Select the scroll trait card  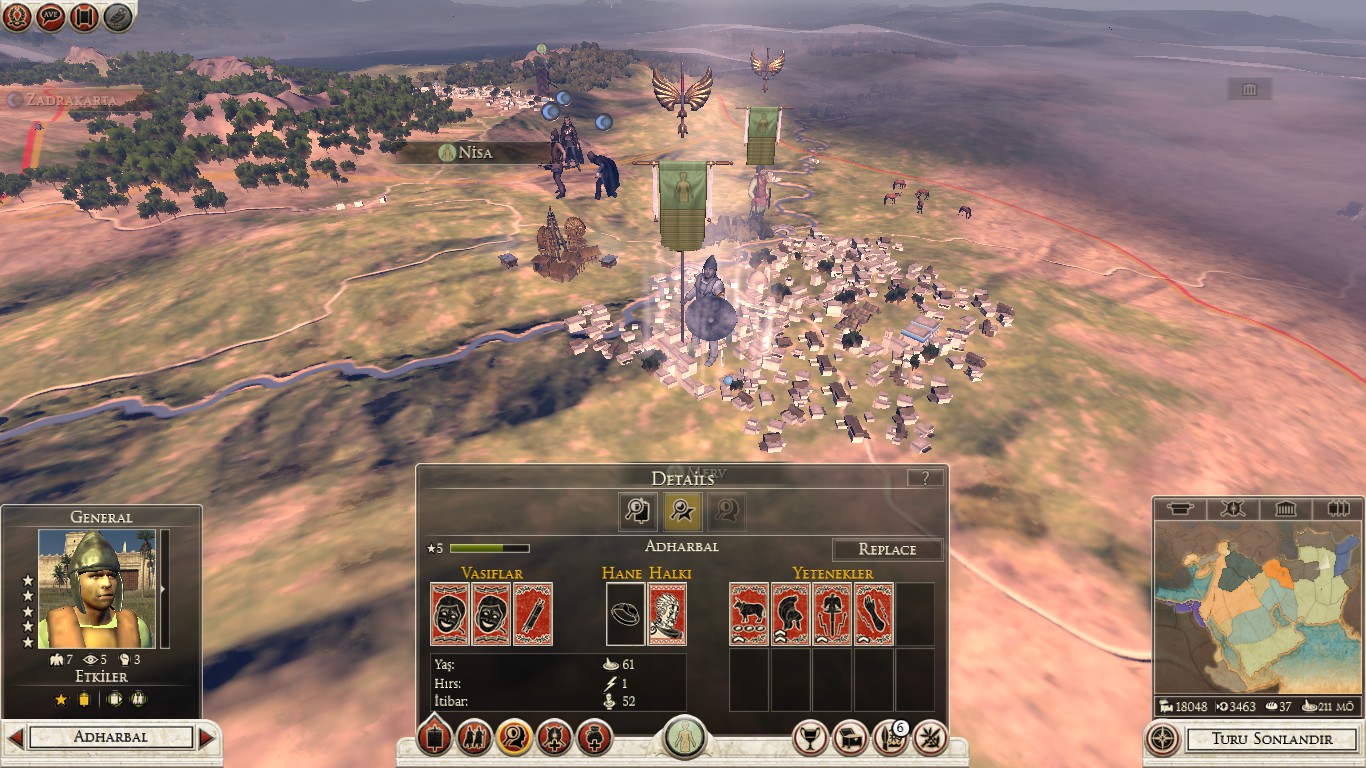(x=533, y=614)
